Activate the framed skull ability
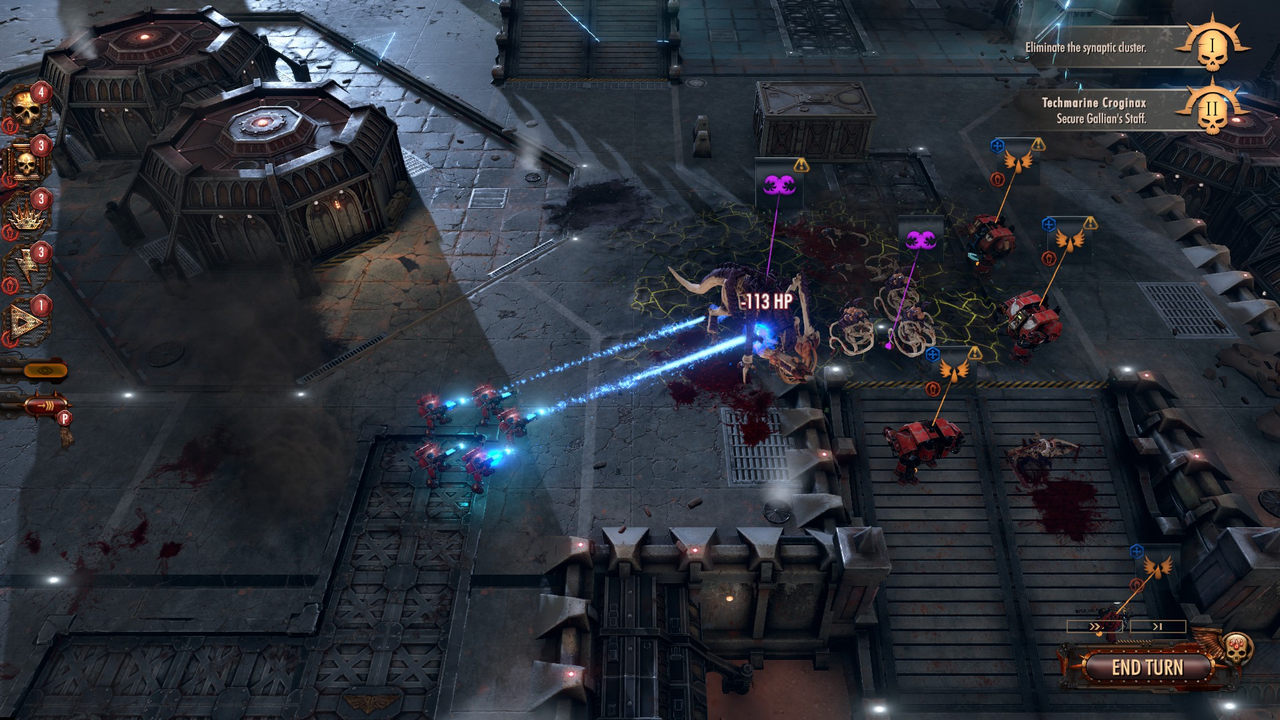The height and width of the screenshot is (720, 1280). click(26, 161)
